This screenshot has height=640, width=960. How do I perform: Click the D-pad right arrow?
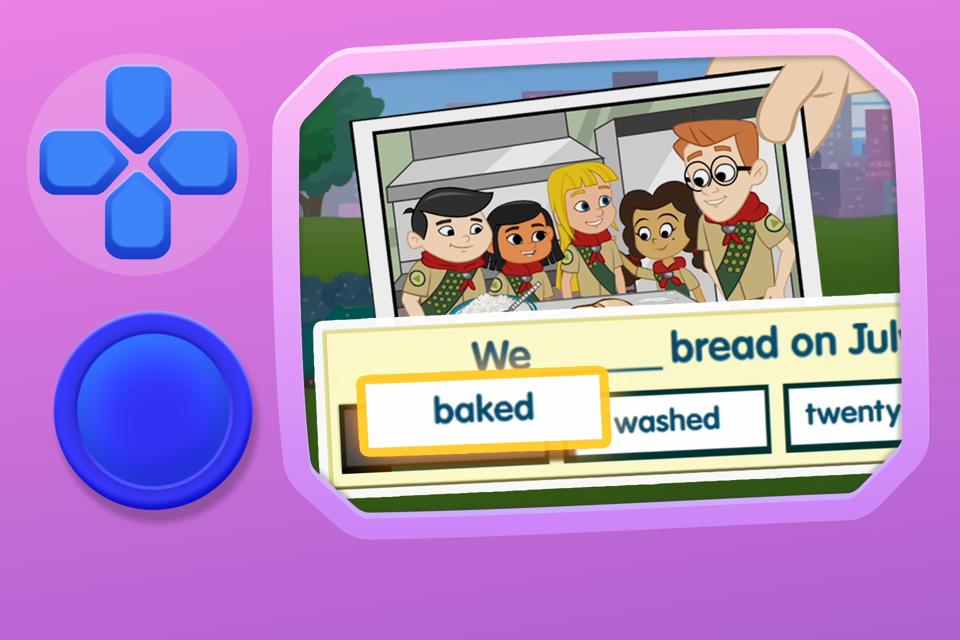tap(196, 160)
